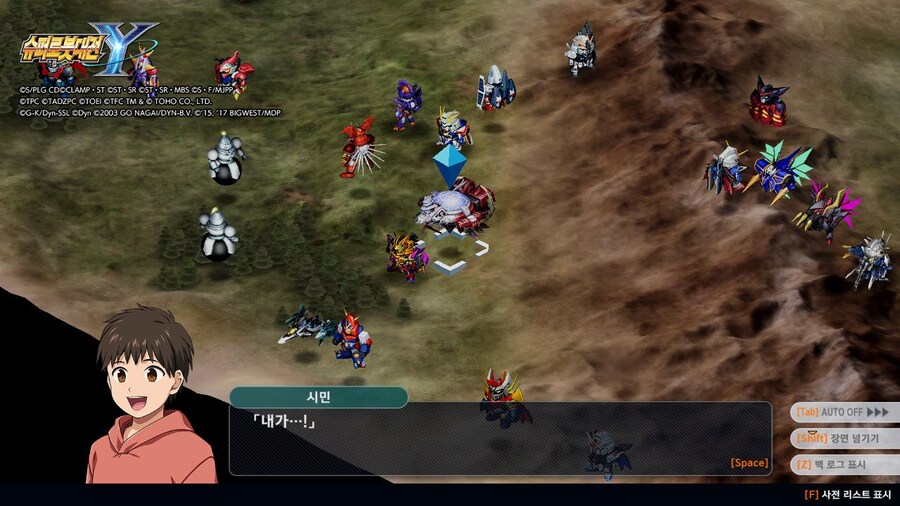This screenshot has height=506, width=900.
Task: Skip the scene with 장면 넘기기
Action: coord(843,438)
